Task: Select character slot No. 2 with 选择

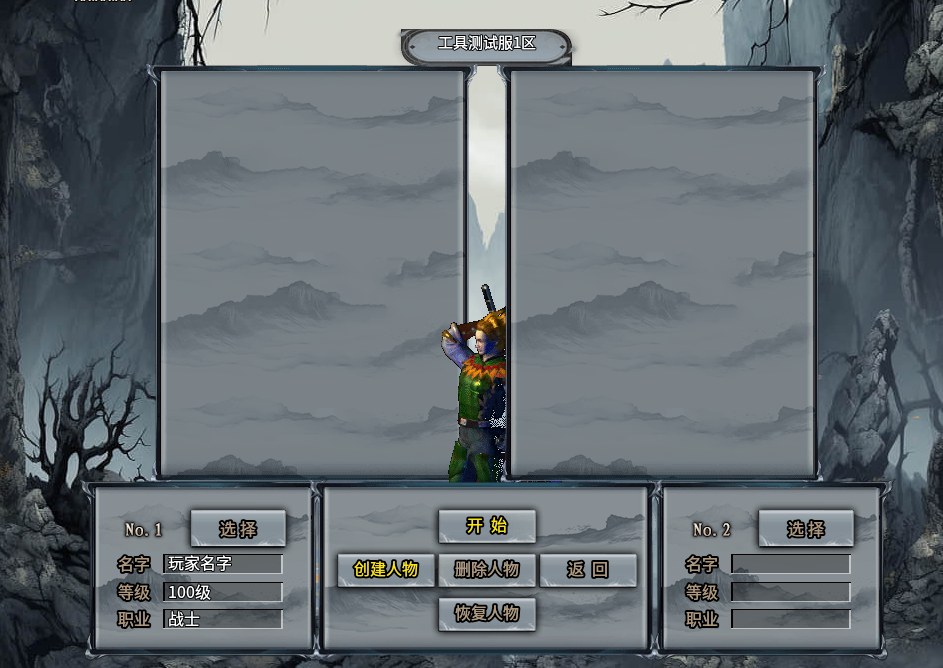Action: tap(806, 528)
